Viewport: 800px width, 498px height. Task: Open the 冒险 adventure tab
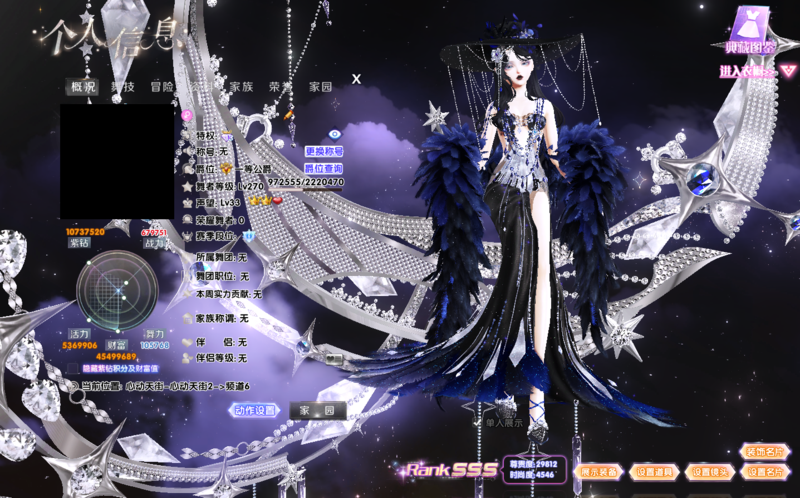coord(162,87)
